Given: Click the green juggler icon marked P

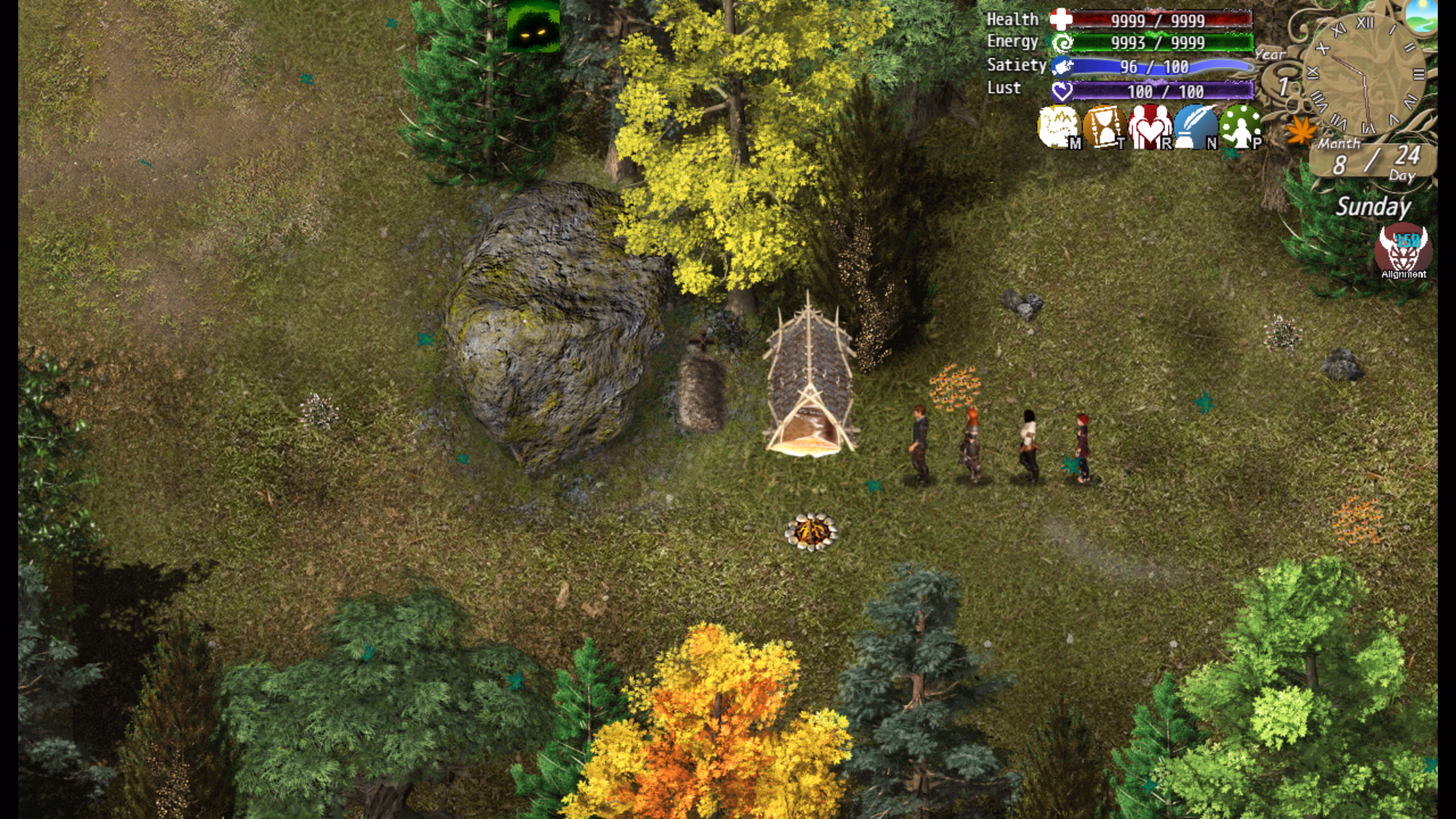Looking at the screenshot, I should click(1241, 127).
